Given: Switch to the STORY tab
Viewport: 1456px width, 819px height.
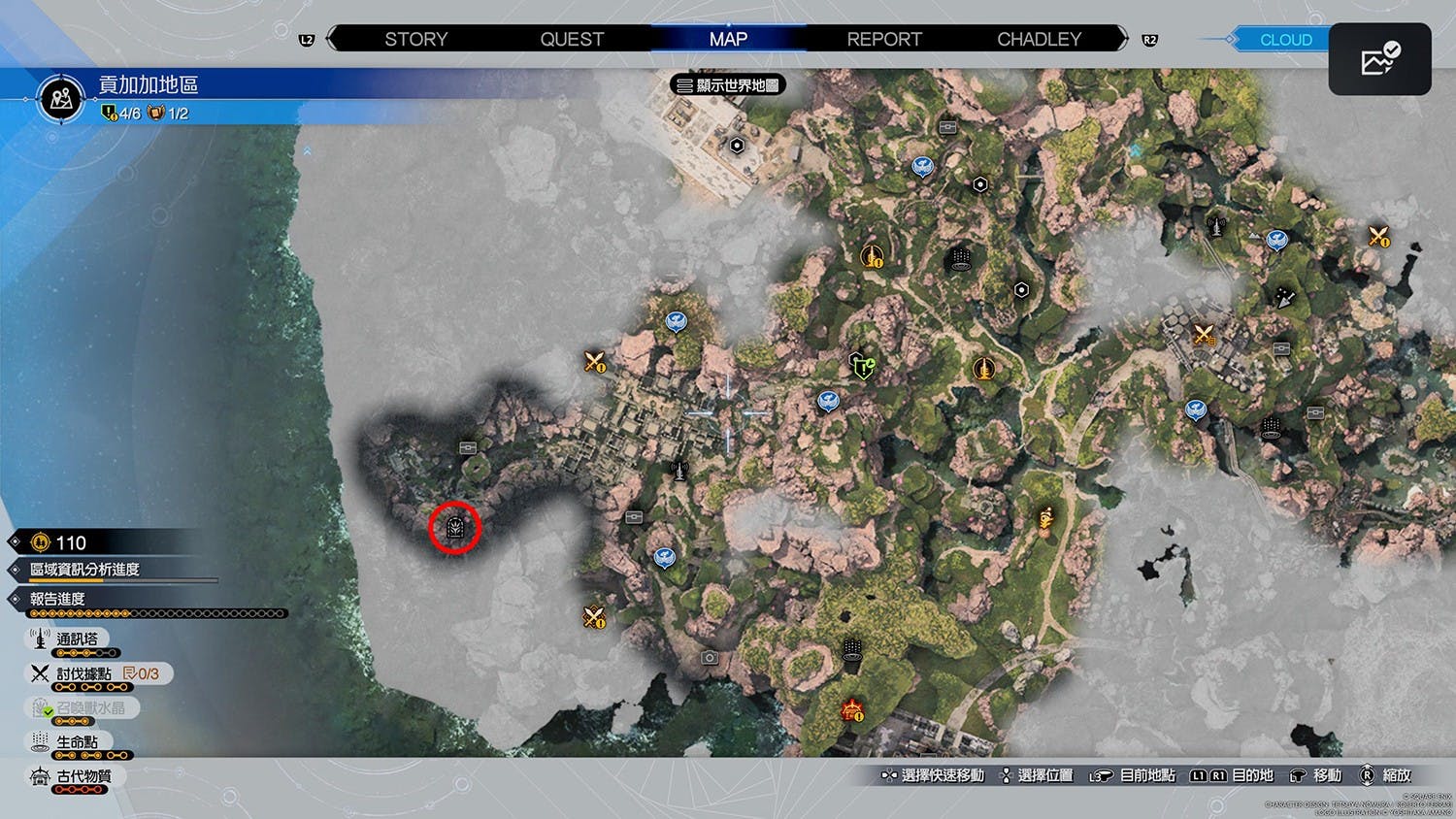Looking at the screenshot, I should 415,39.
